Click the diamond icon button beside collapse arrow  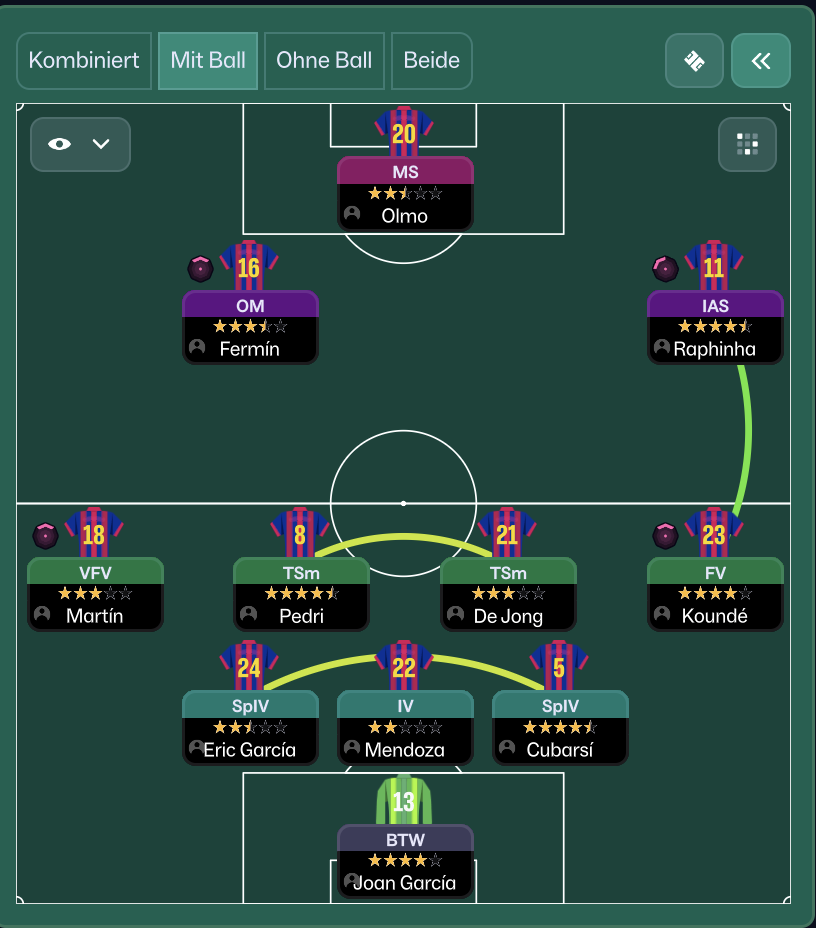[x=694, y=61]
